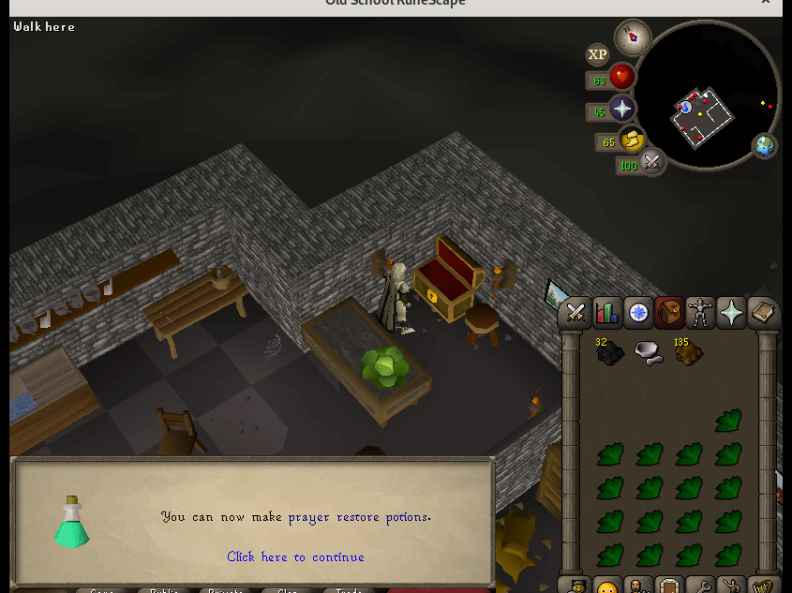Close the Old School RuneScape window
Screen dimensions: 792x593
(766, 3)
